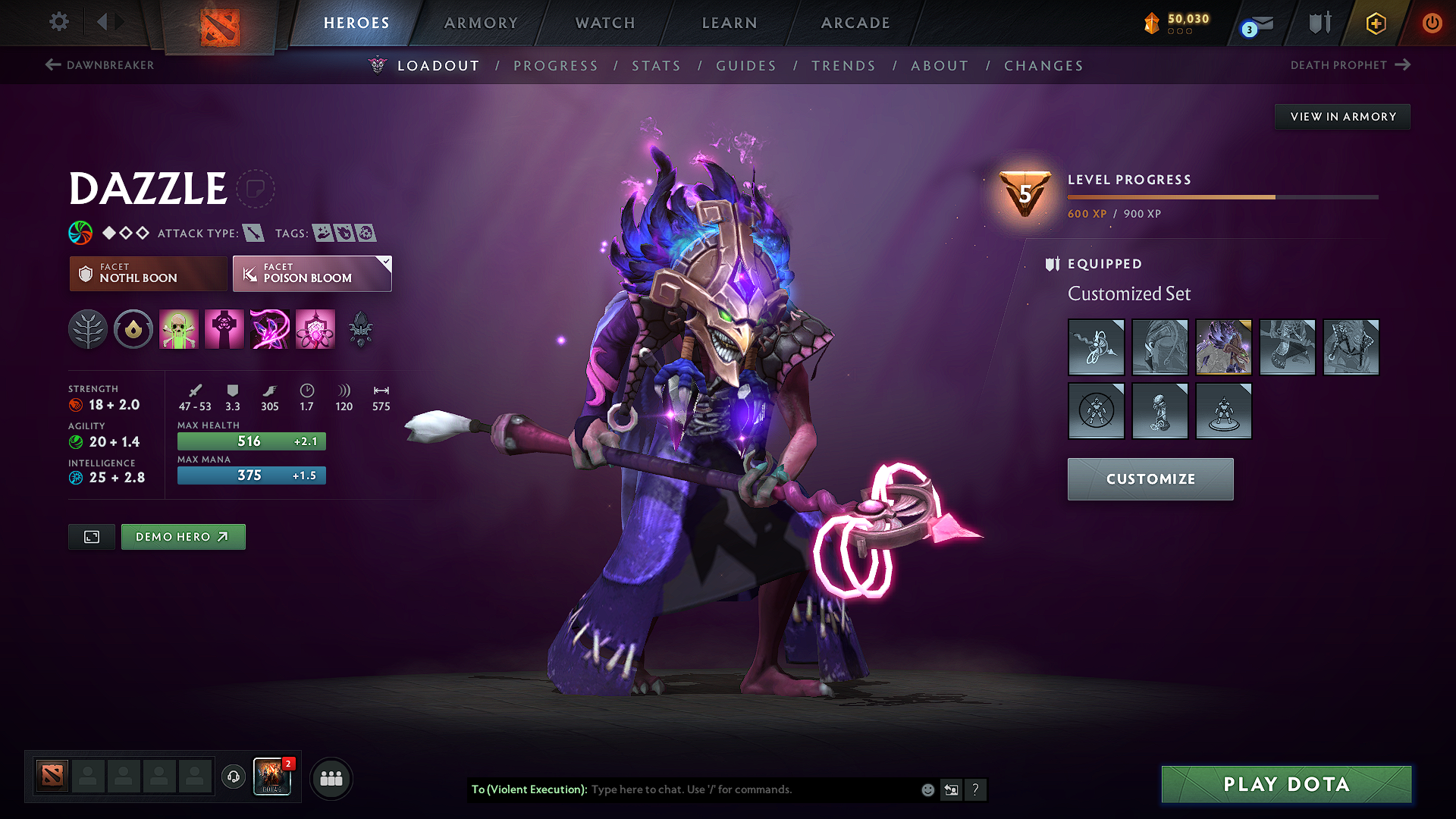This screenshot has height=819, width=1456.
Task: Toggle the fullscreen preview icon beside Demo Hero
Action: pyautogui.click(x=91, y=536)
